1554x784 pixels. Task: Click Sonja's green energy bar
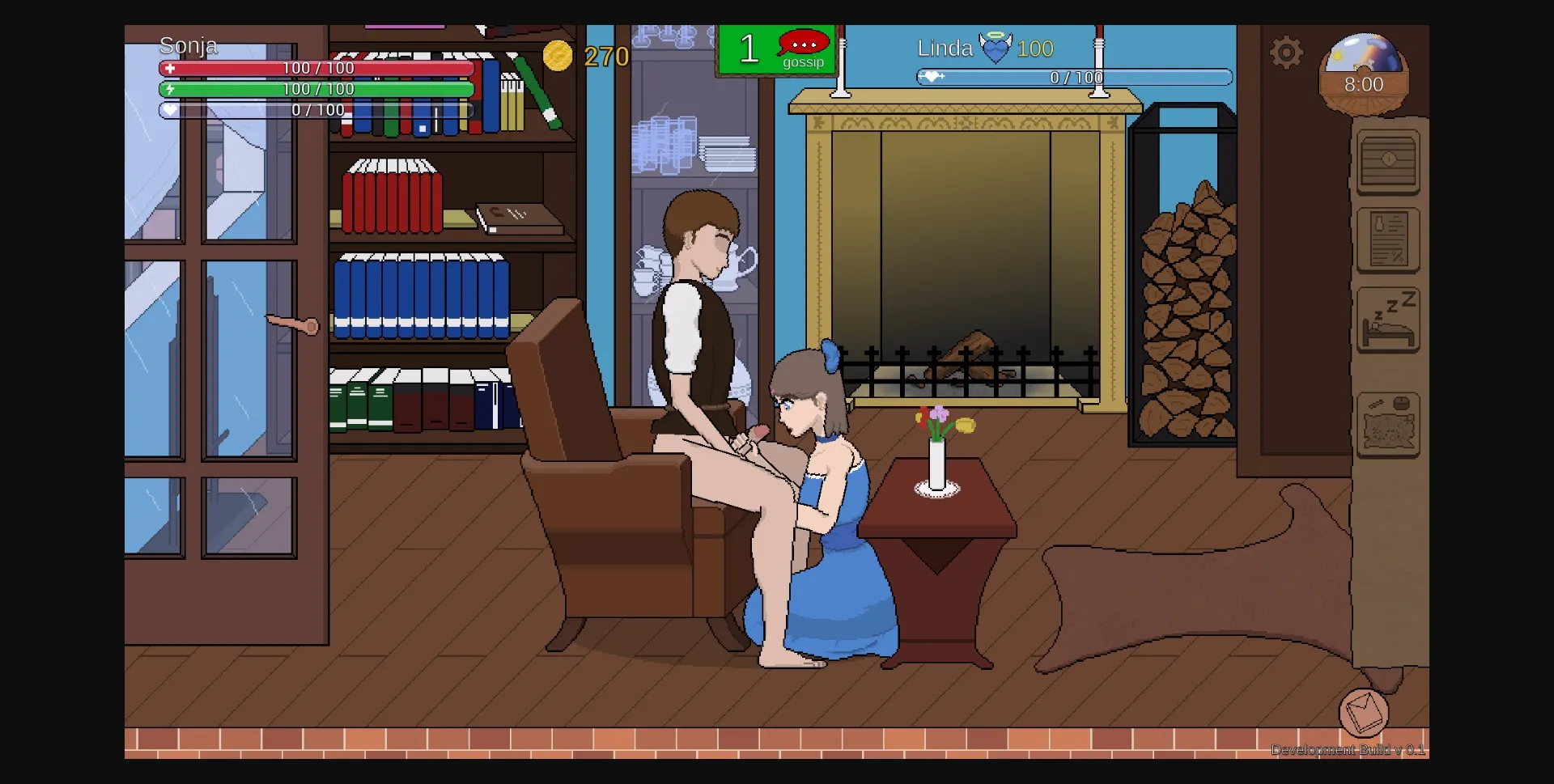click(316, 89)
